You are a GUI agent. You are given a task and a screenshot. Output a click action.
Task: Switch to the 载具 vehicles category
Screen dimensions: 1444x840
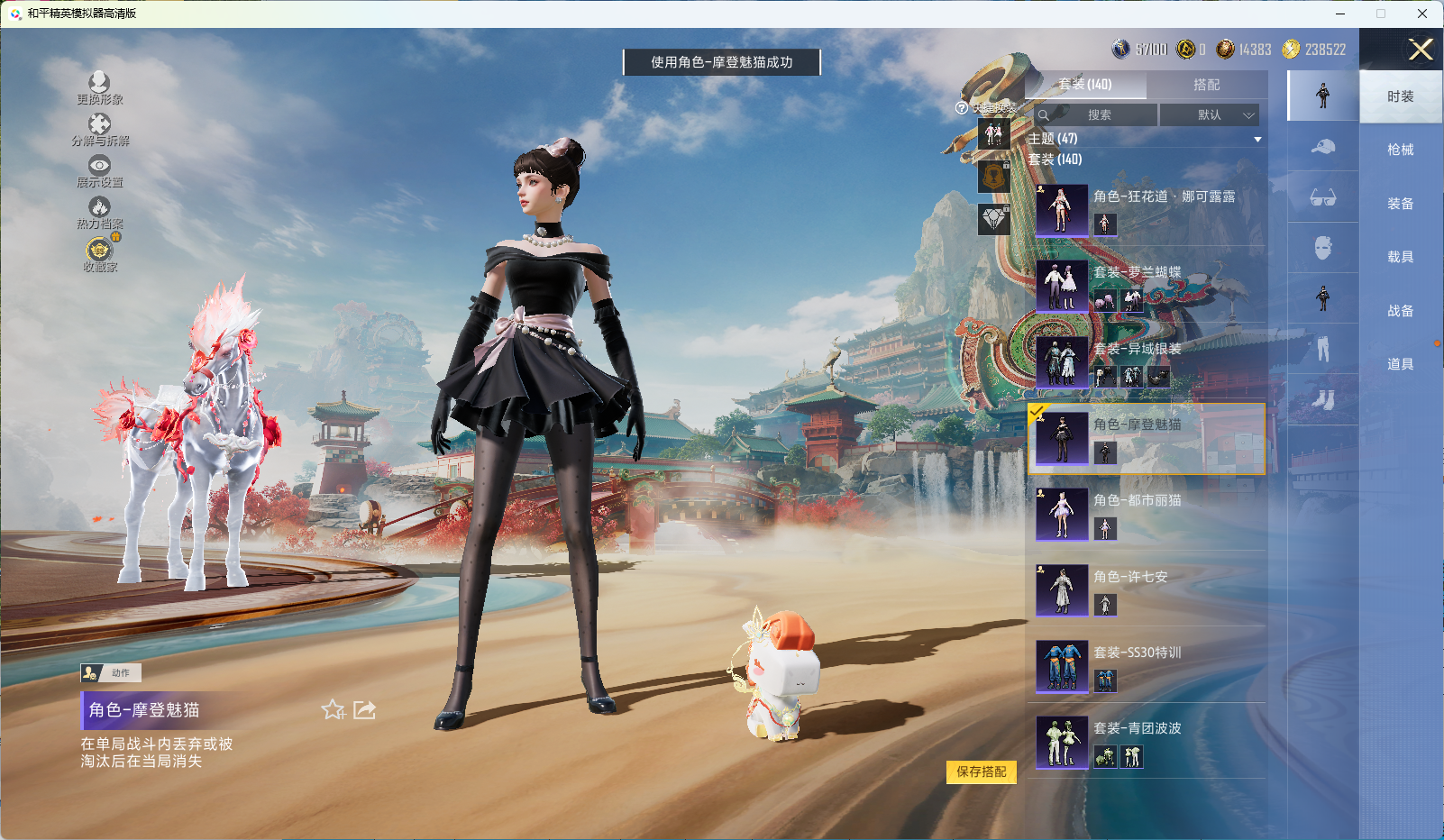tap(1400, 257)
